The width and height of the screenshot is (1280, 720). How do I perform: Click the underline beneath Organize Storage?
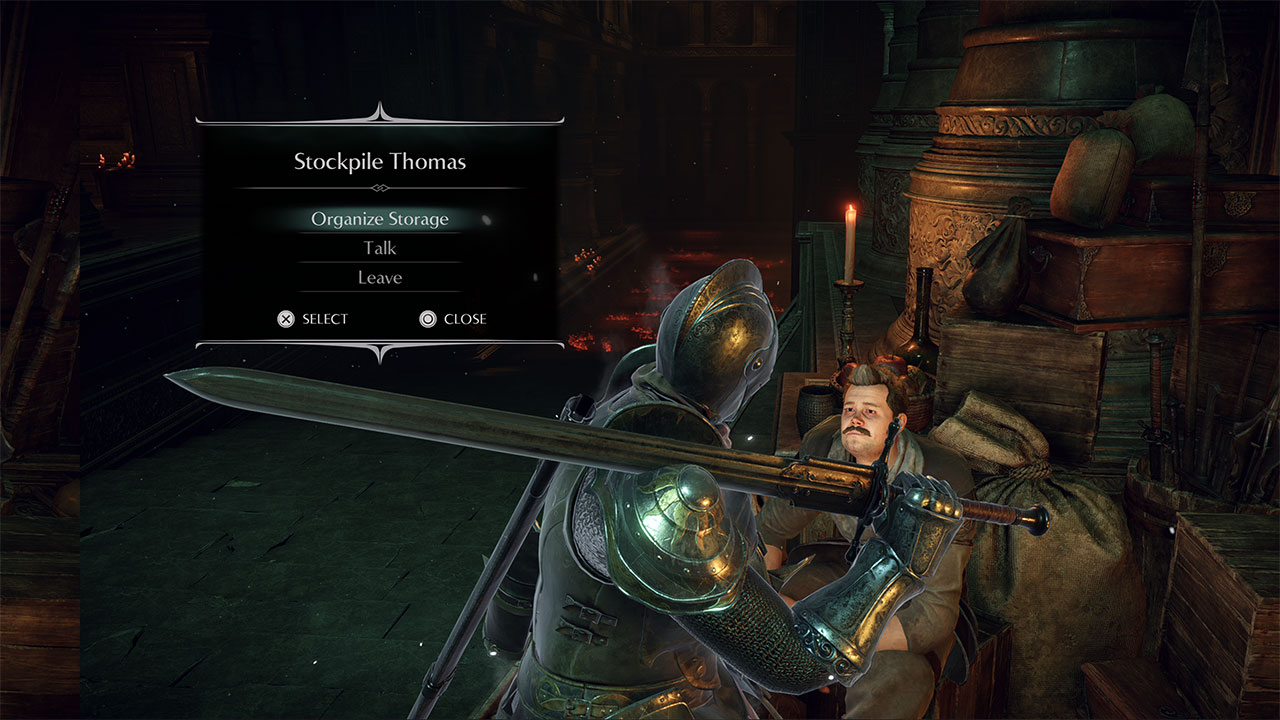click(379, 231)
